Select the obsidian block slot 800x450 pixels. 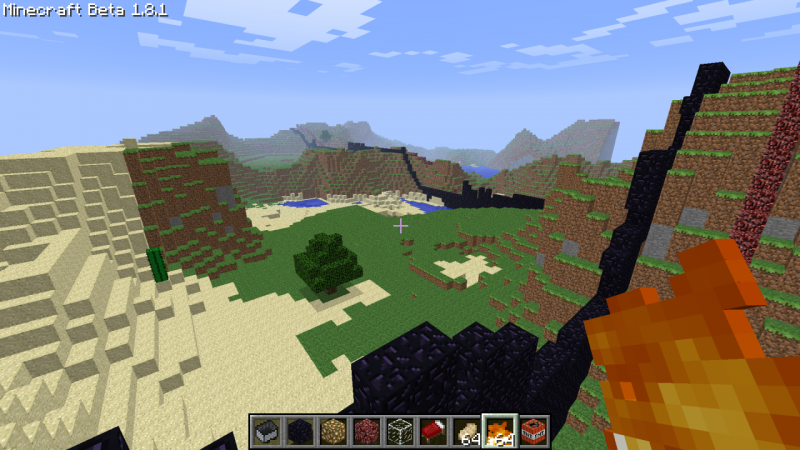click(299, 432)
